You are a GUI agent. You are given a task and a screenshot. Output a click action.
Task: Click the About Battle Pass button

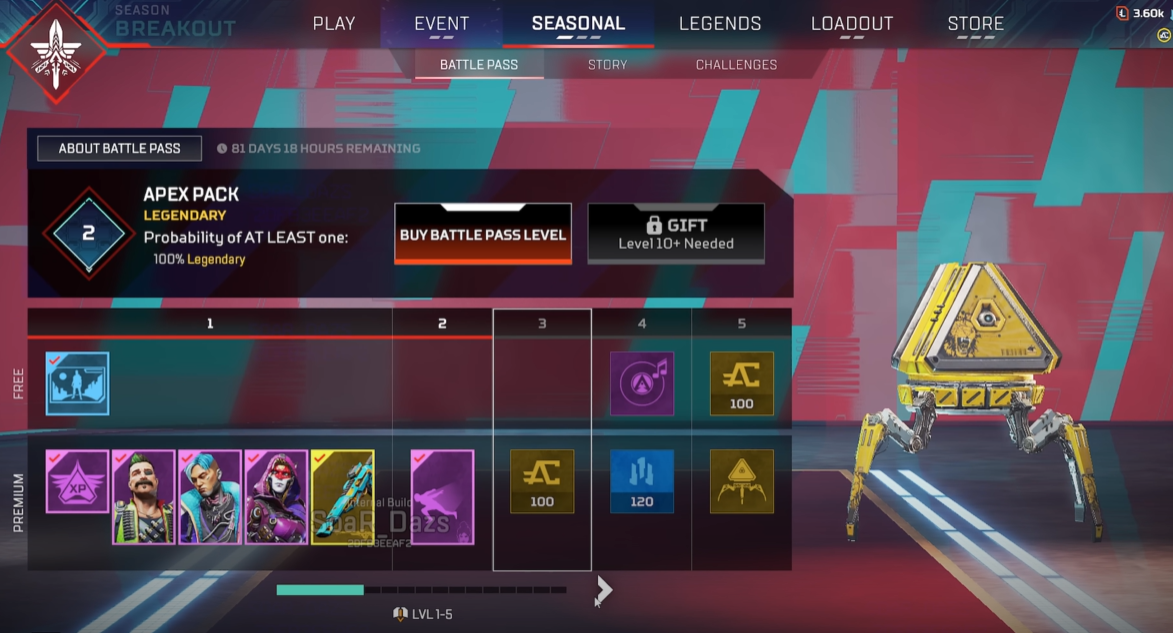point(120,148)
